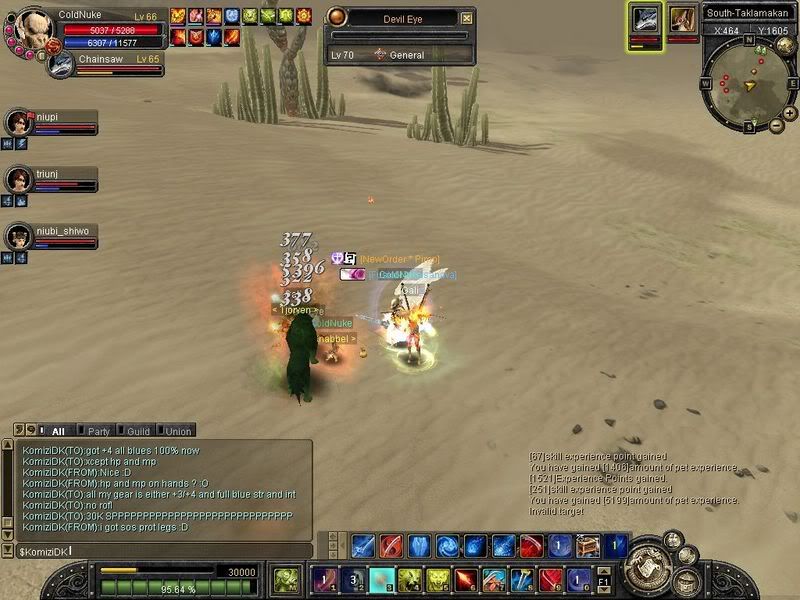Use the treasure chest hotbar slot
Viewport: 800px width, 600px height.
click(x=588, y=546)
